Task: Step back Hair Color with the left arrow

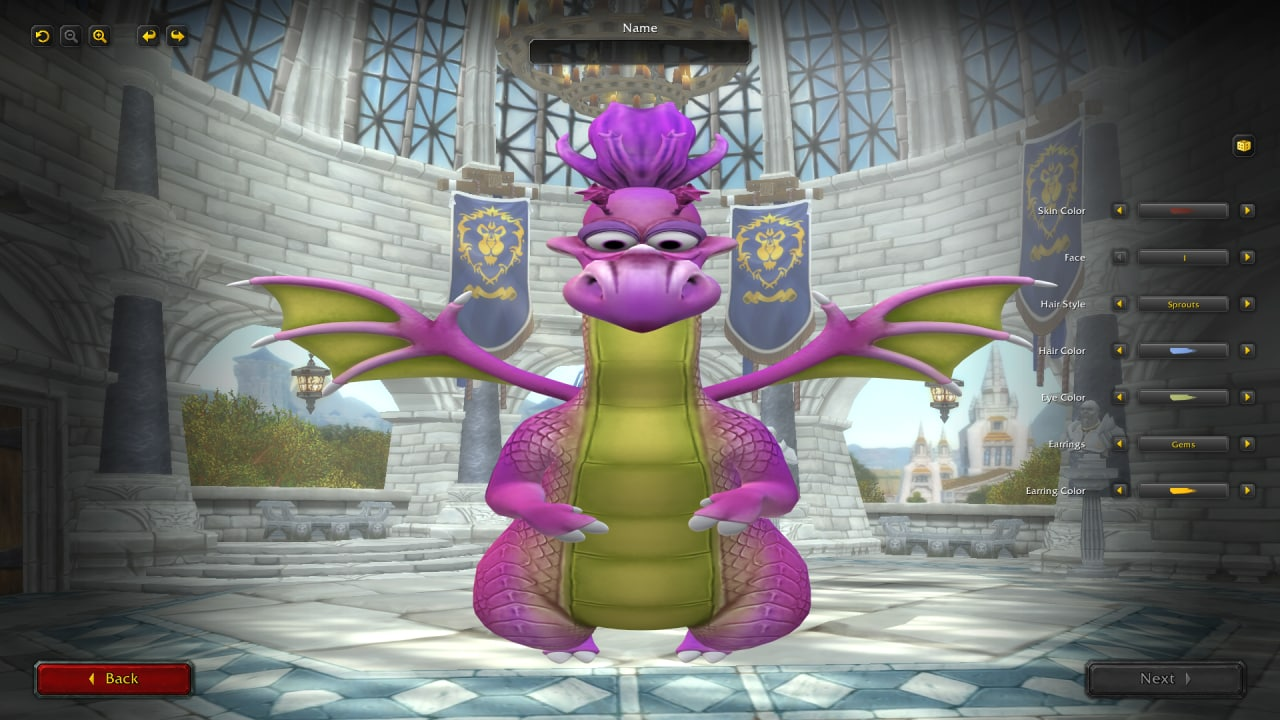Action: point(1119,350)
